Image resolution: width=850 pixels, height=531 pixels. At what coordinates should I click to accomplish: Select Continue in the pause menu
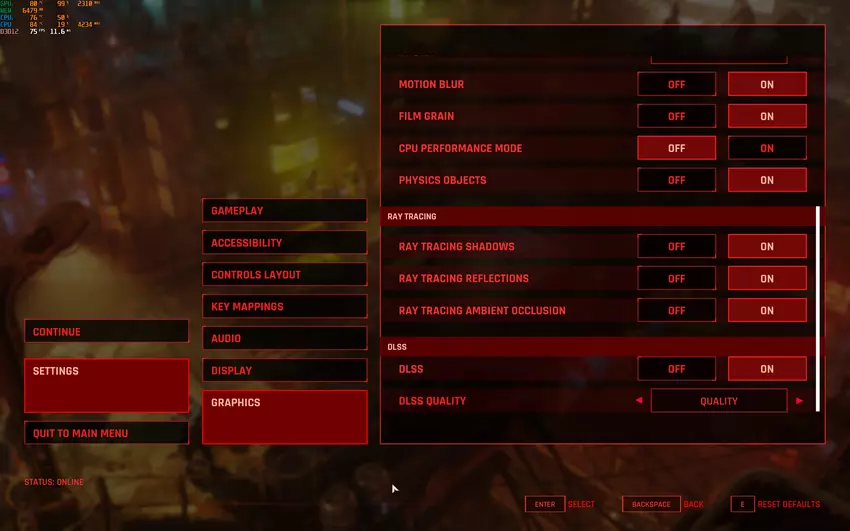pos(106,332)
